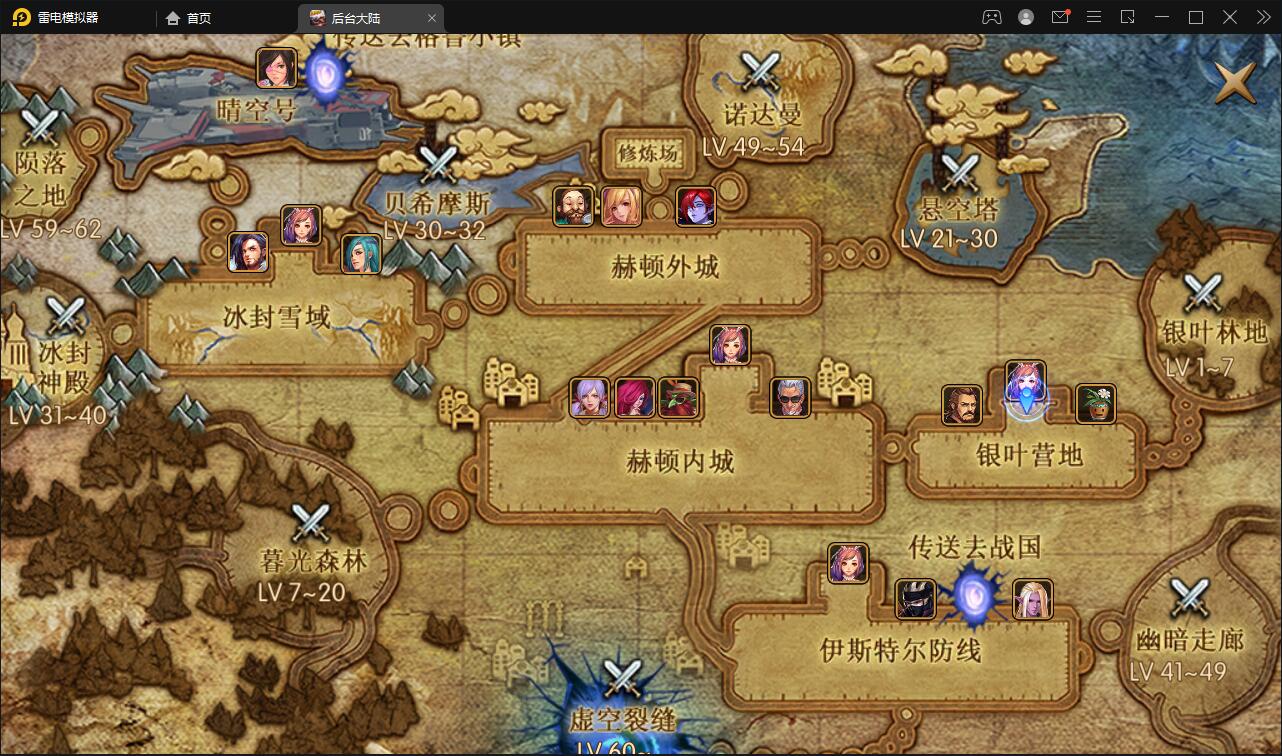Check unread messages in the mail icon
1282x756 pixels.
click(x=1060, y=17)
